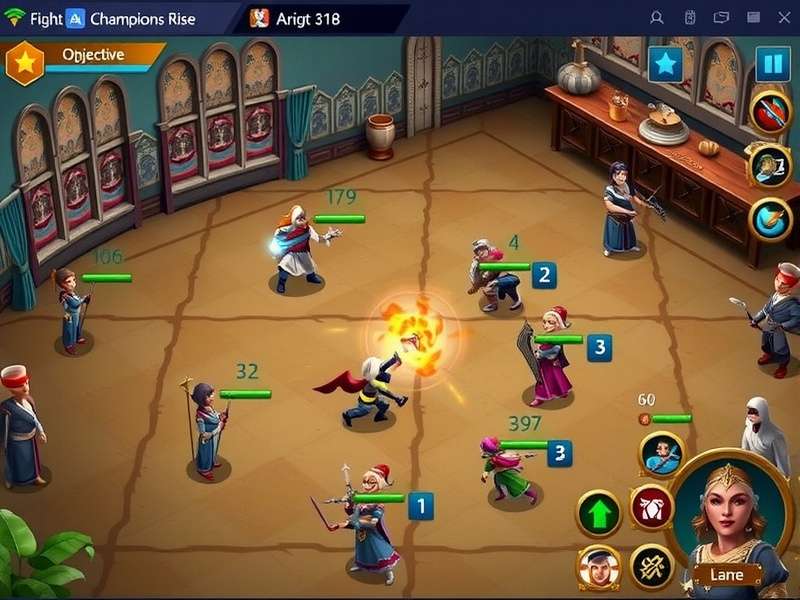Activate the red sword slash ability
The image size is (800, 600).
click(x=771, y=112)
